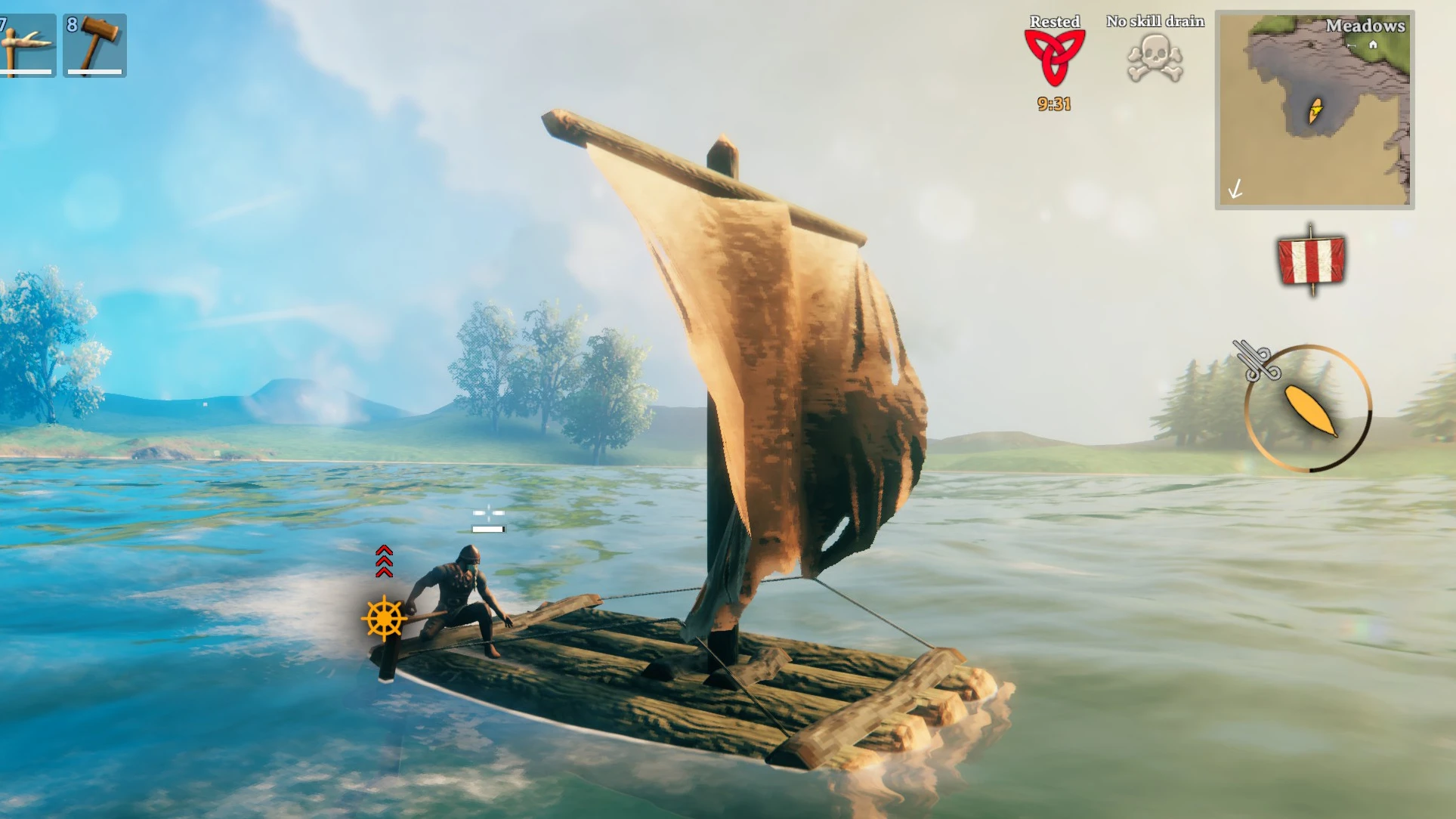This screenshot has width=1456, height=819.
Task: Click the red striped sail banner indicator
Action: (1312, 259)
